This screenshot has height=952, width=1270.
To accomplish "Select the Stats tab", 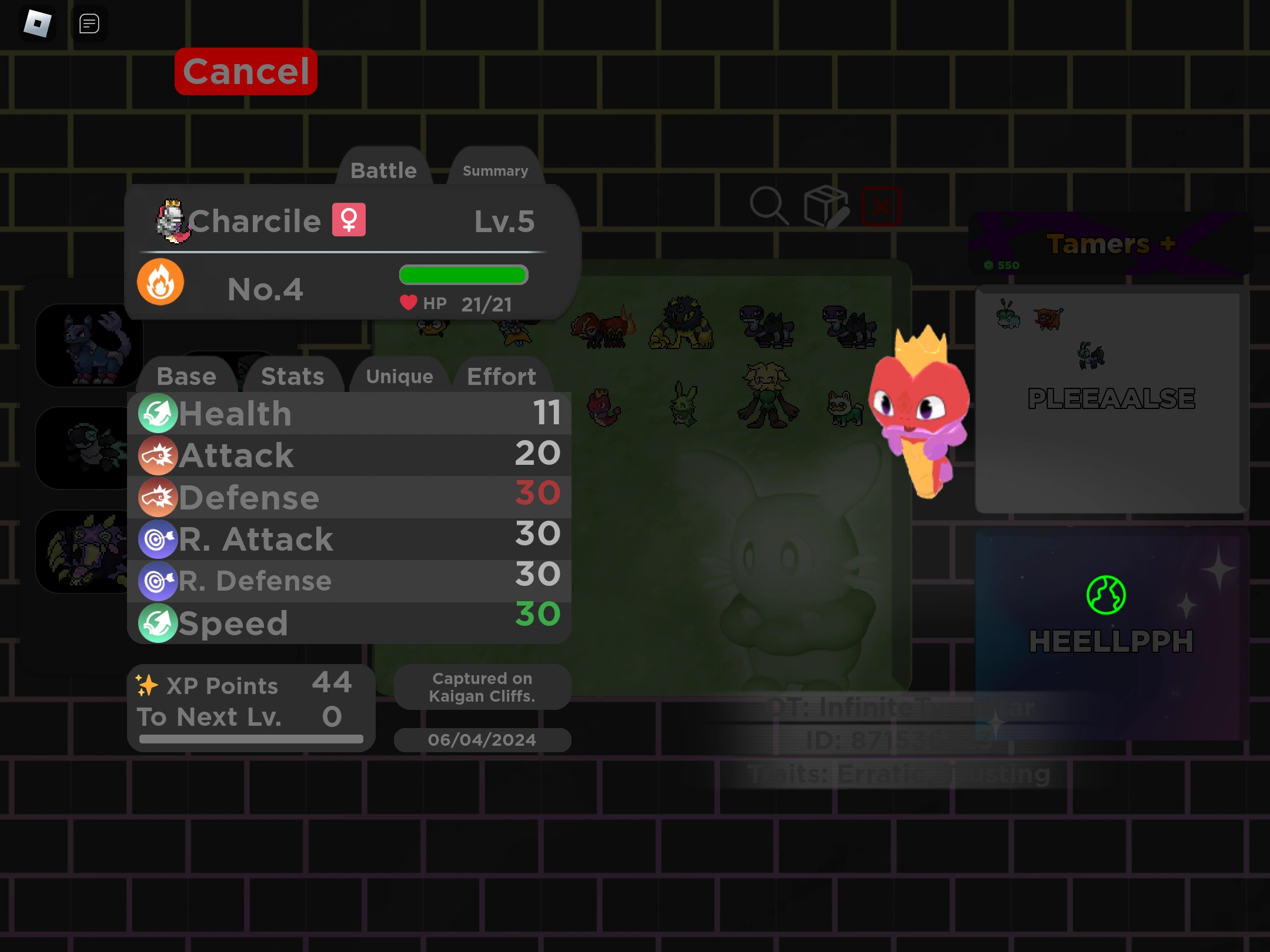I will tap(293, 376).
